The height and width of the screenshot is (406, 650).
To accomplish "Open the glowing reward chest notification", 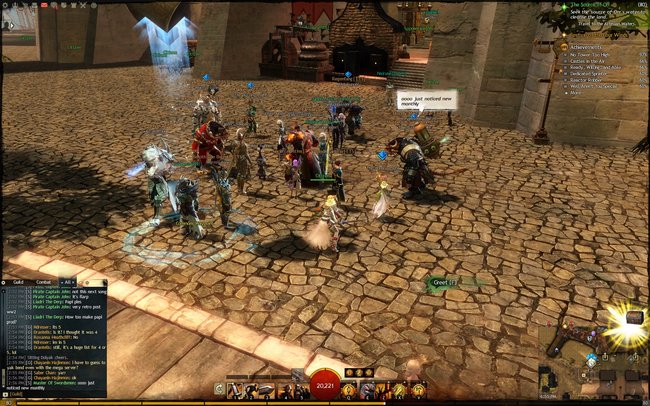I will (634, 318).
